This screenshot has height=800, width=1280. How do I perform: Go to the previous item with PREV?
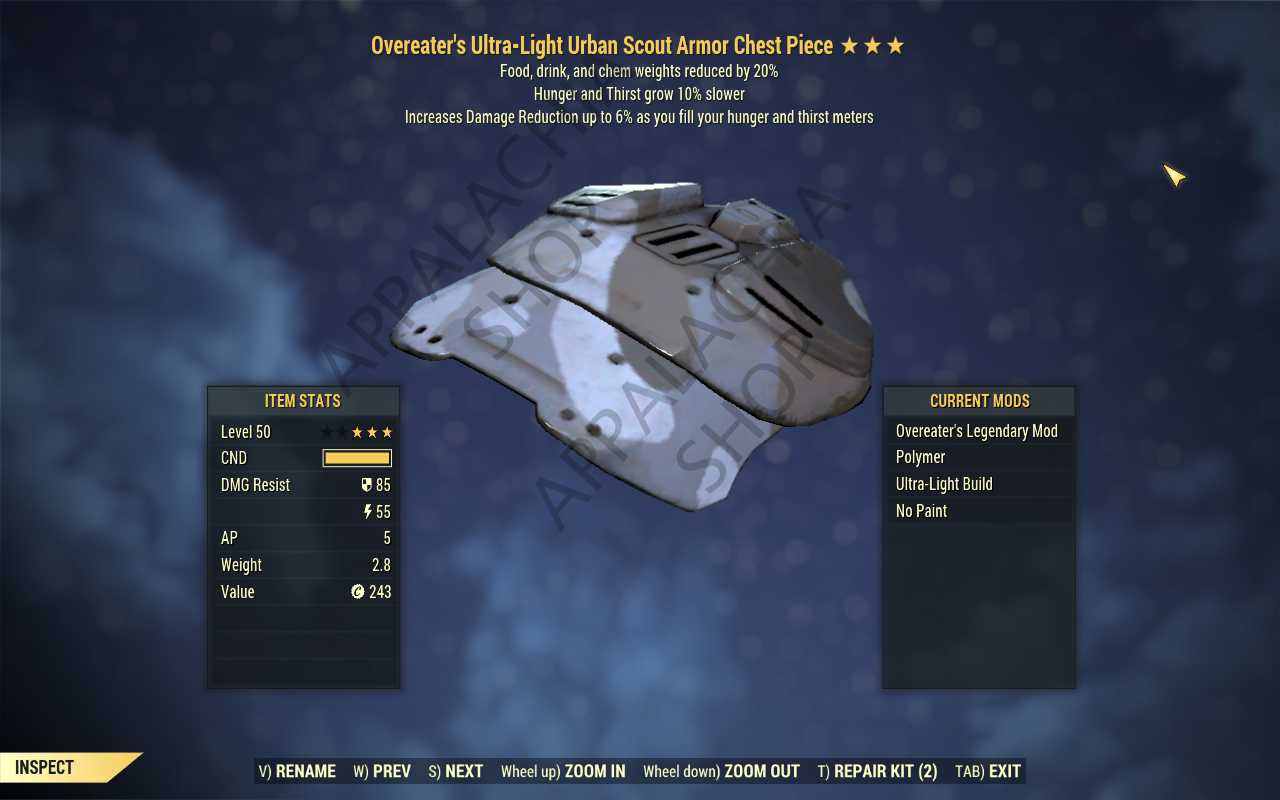[382, 771]
